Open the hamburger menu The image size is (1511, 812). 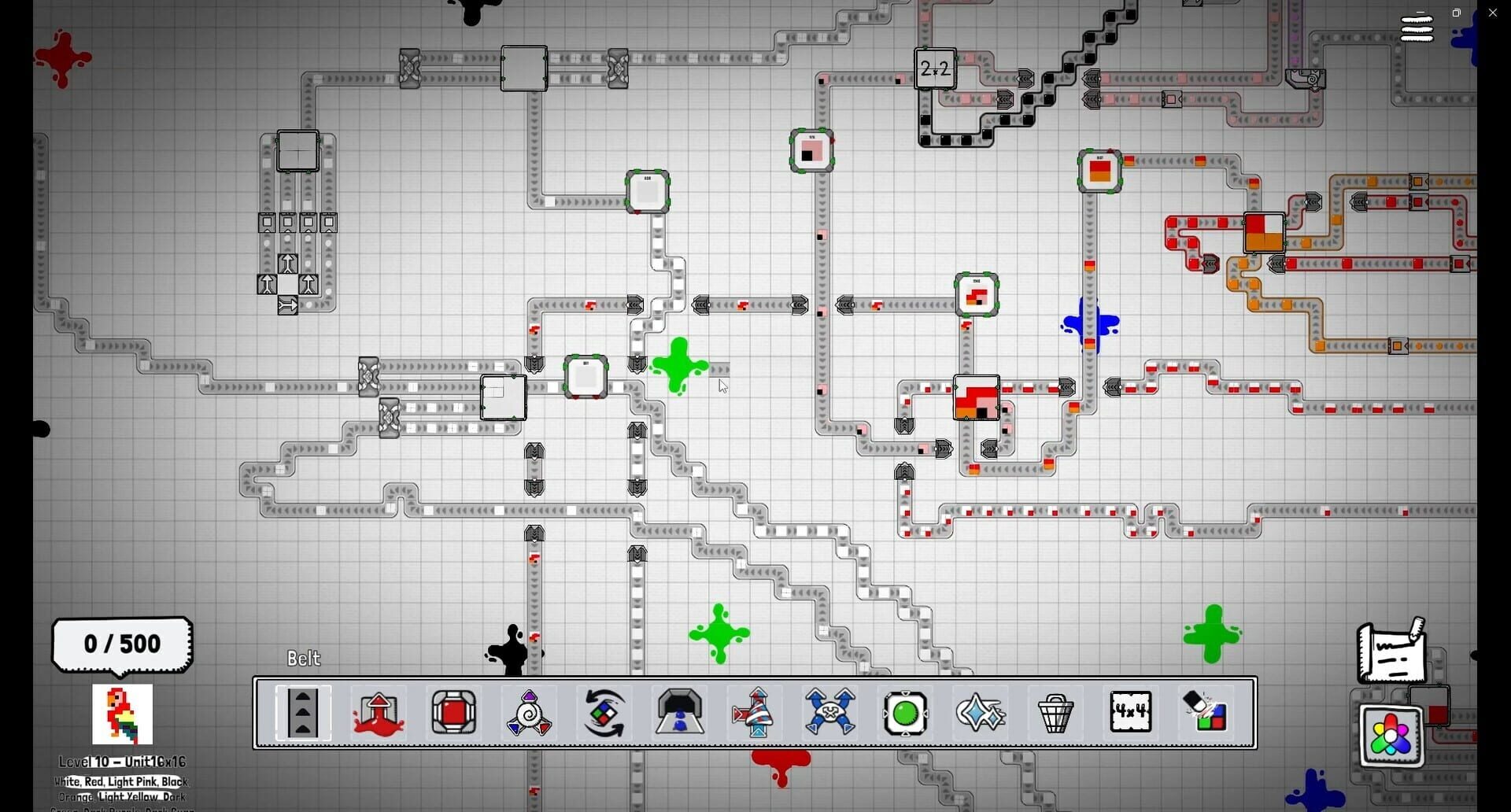[x=1417, y=28]
